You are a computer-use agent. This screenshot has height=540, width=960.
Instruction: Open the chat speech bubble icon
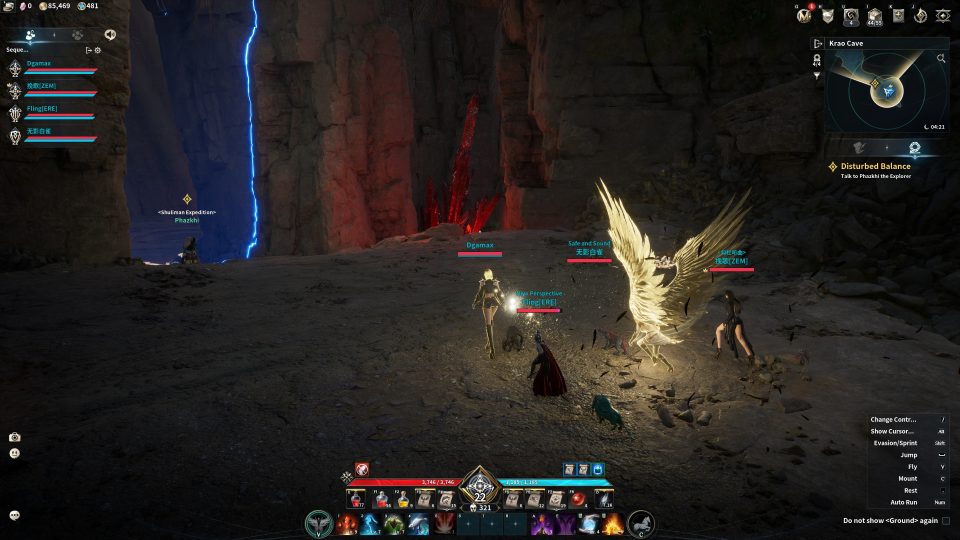15,515
